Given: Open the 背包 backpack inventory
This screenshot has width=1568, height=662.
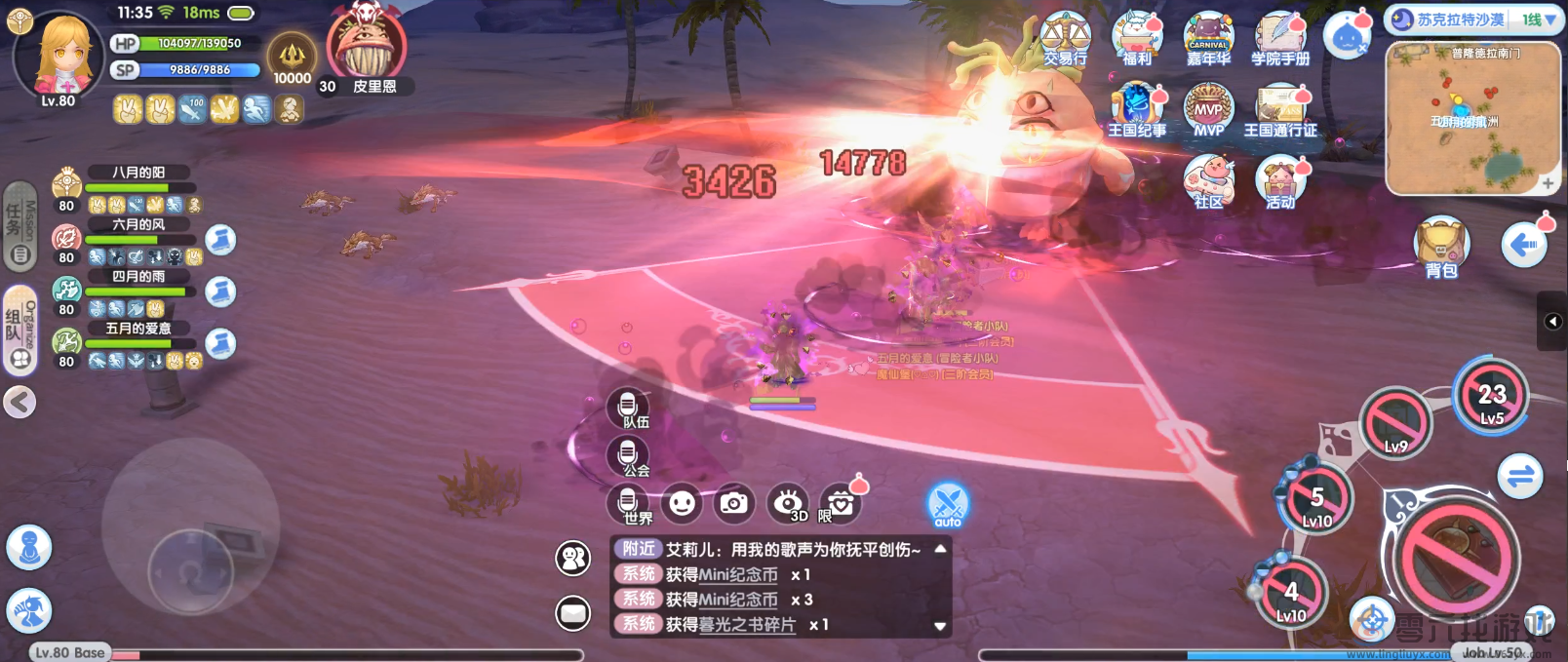Looking at the screenshot, I should click(1441, 248).
